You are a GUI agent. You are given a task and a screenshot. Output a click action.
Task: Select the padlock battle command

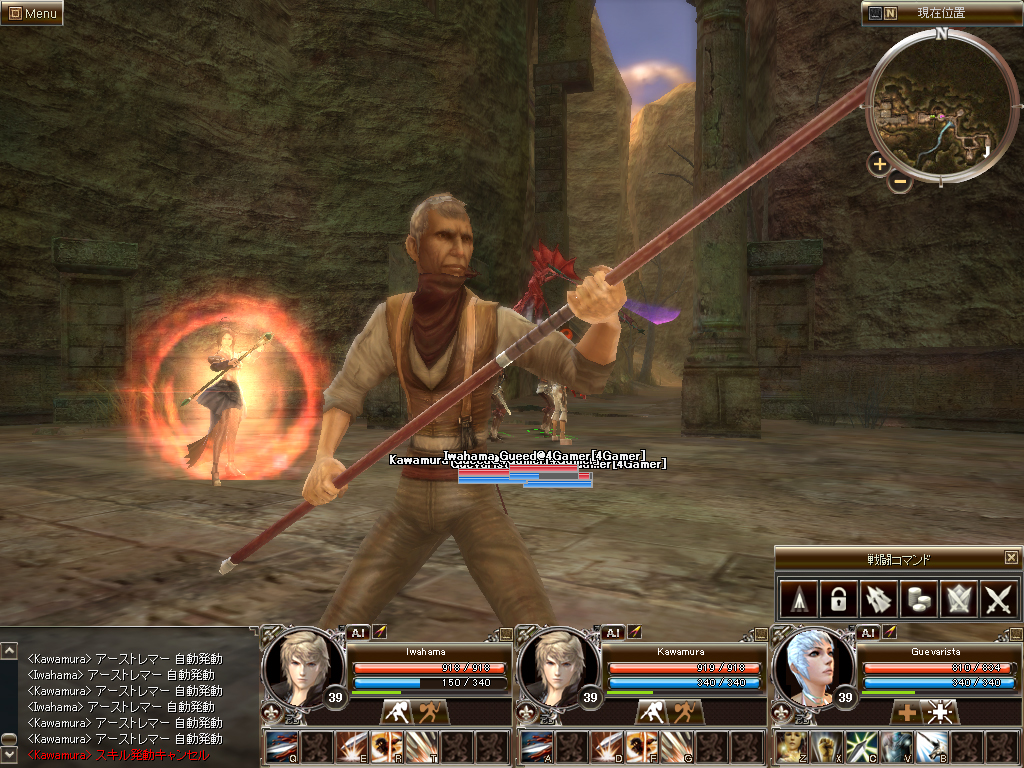836,599
